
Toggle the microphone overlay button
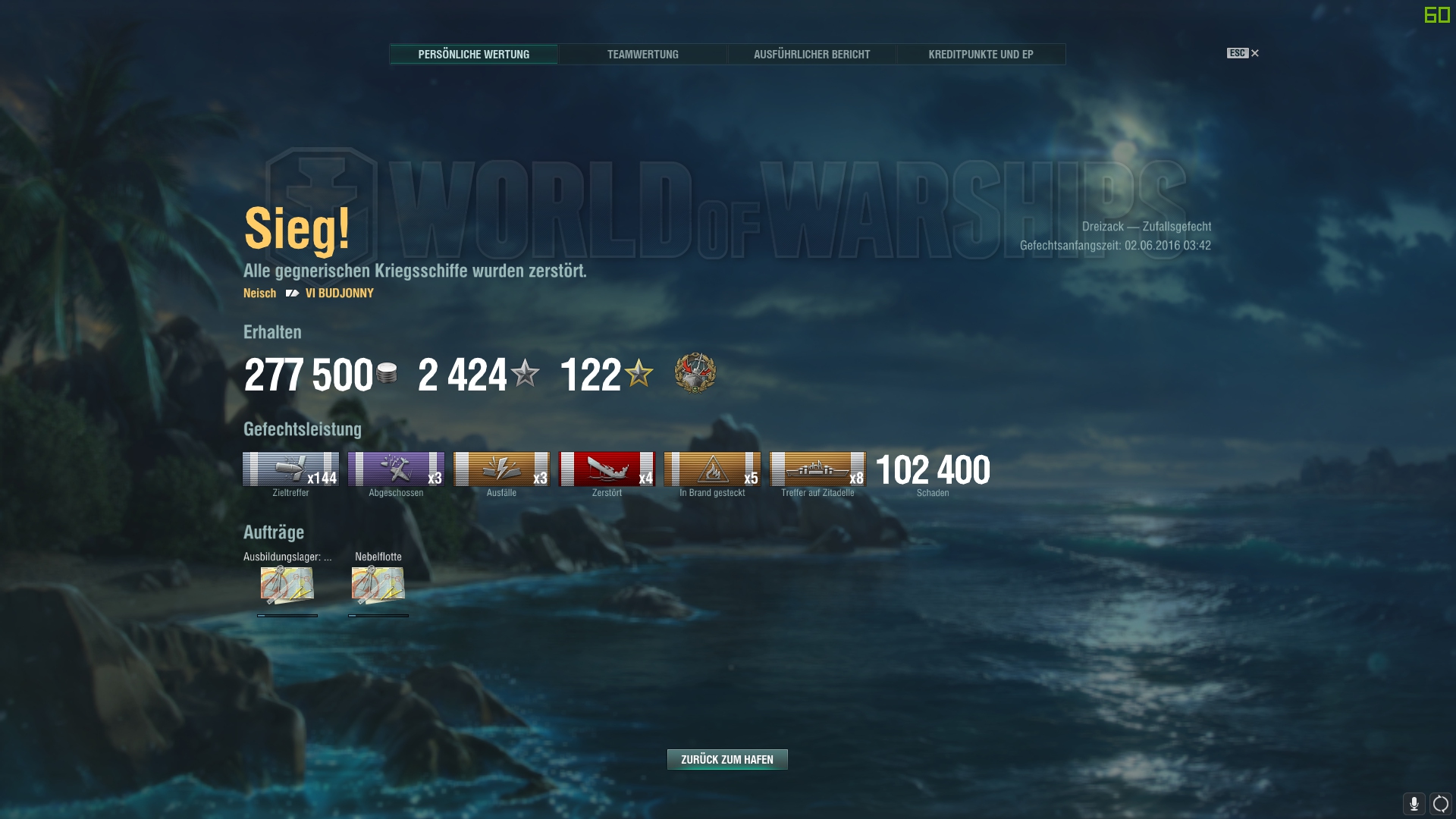[x=1414, y=803]
